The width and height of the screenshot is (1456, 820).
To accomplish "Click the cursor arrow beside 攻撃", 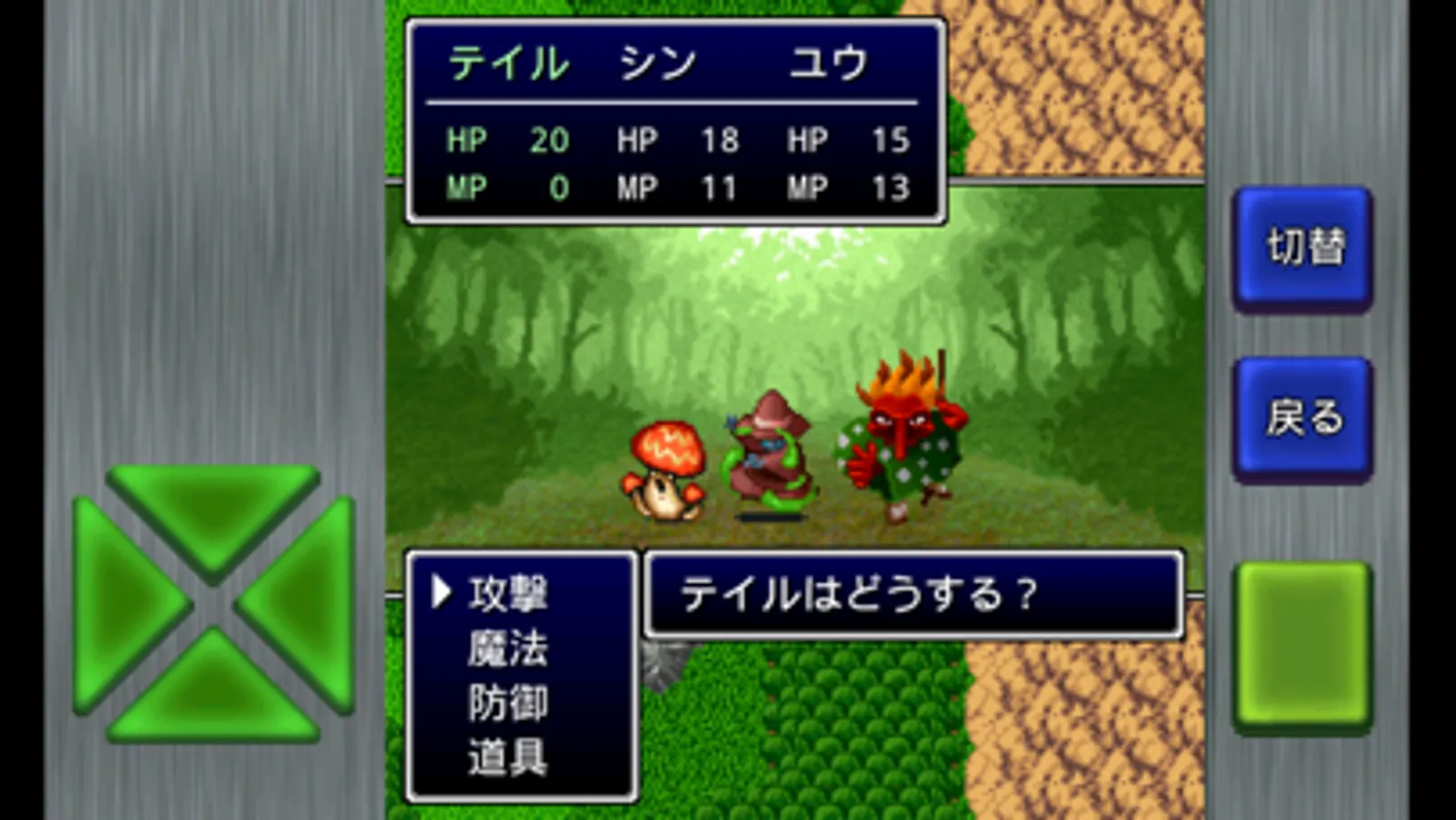I will pos(440,592).
